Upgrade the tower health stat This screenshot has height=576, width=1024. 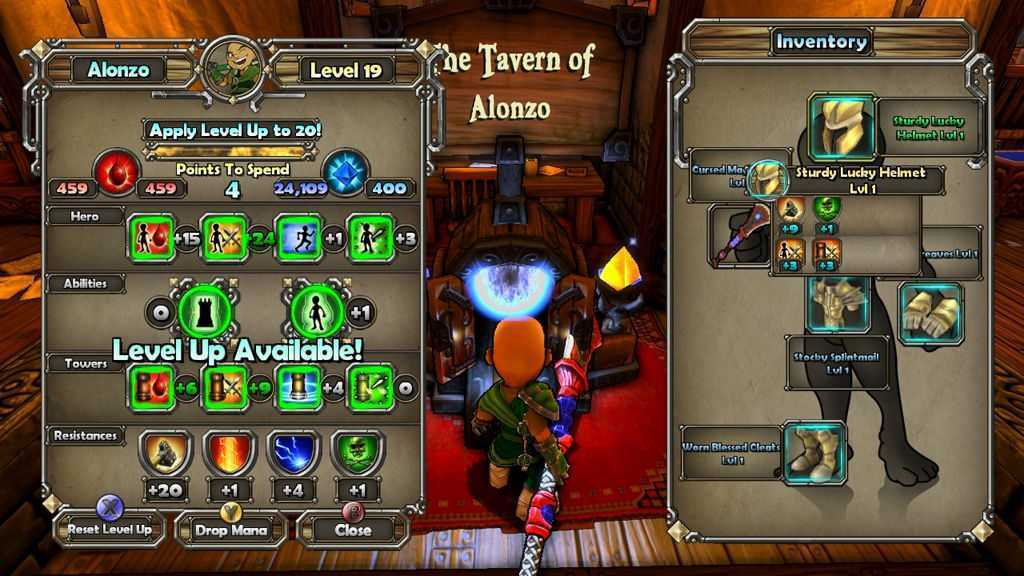click(150, 388)
